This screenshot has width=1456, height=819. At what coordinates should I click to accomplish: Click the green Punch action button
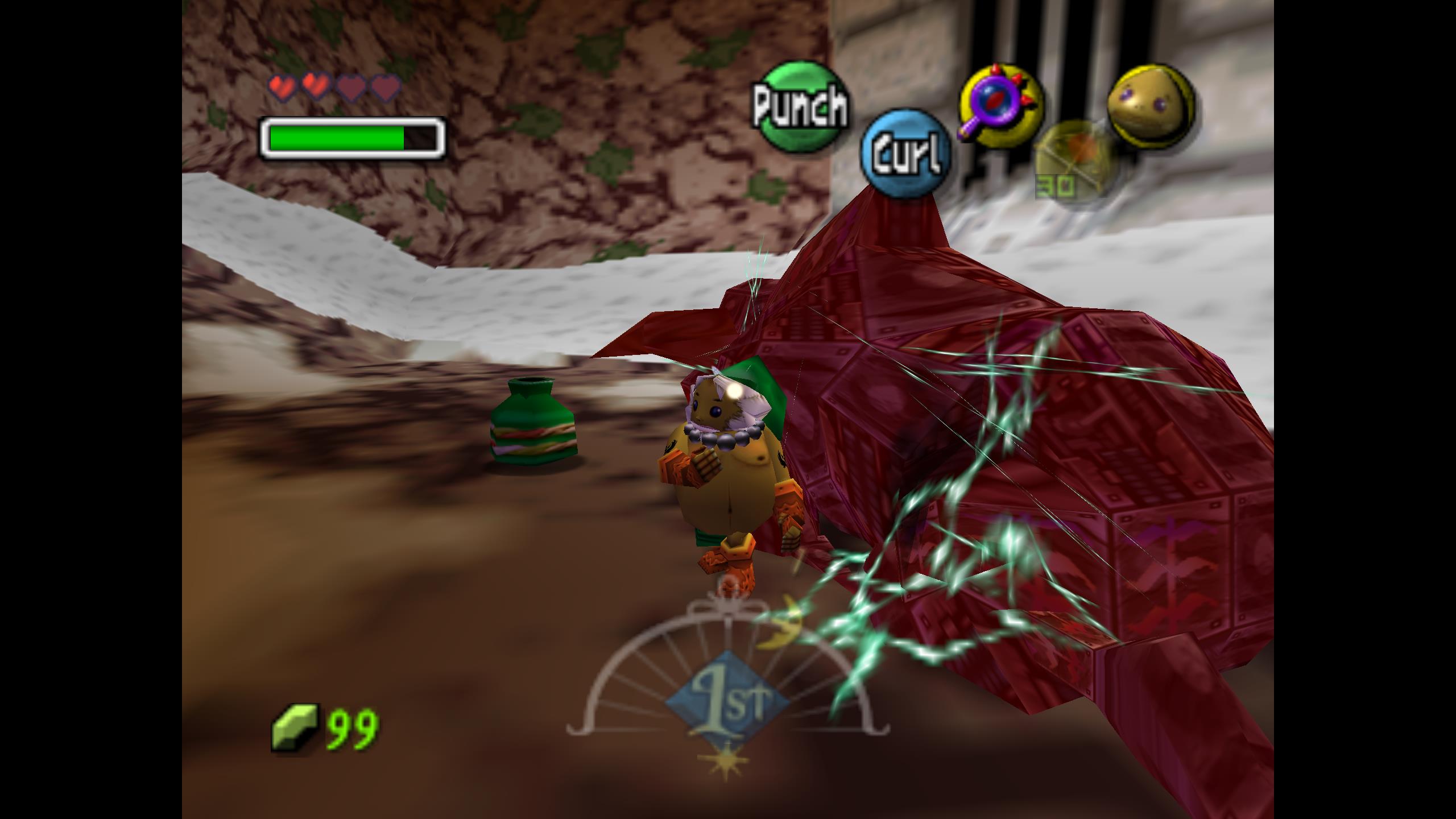801,106
